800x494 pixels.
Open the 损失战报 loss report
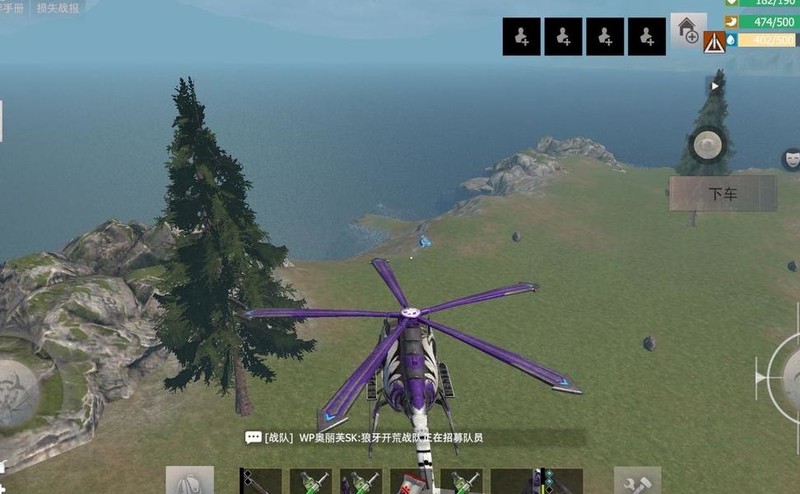point(60,7)
